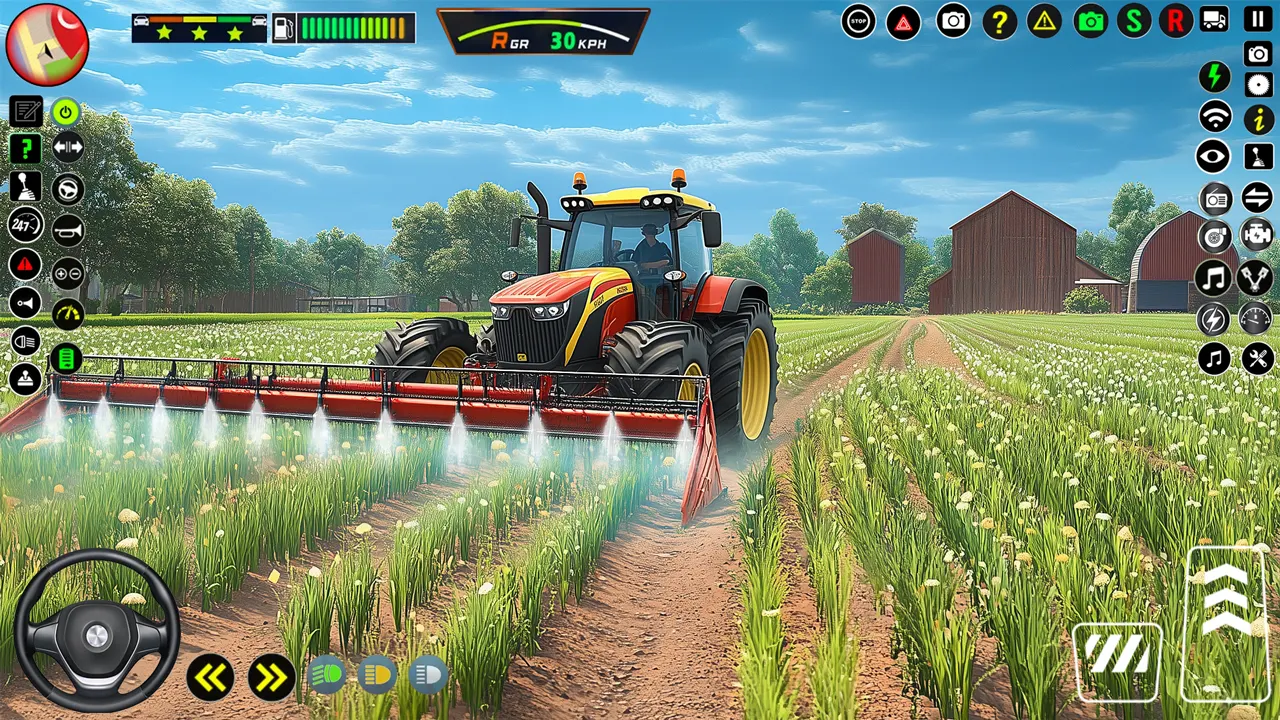Screen dimensions: 1280x720
Task: Sound the horn using trumpet icon
Action: pyautogui.click(x=68, y=230)
